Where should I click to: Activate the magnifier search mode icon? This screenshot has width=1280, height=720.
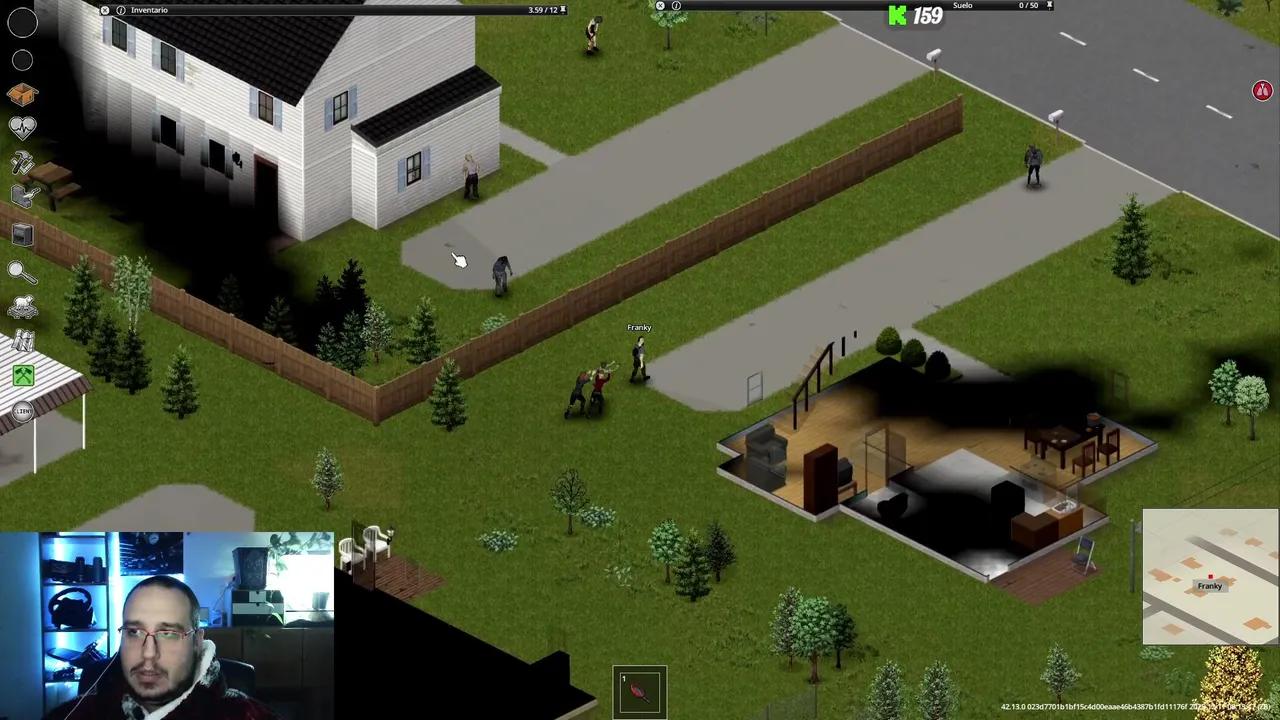click(x=22, y=270)
